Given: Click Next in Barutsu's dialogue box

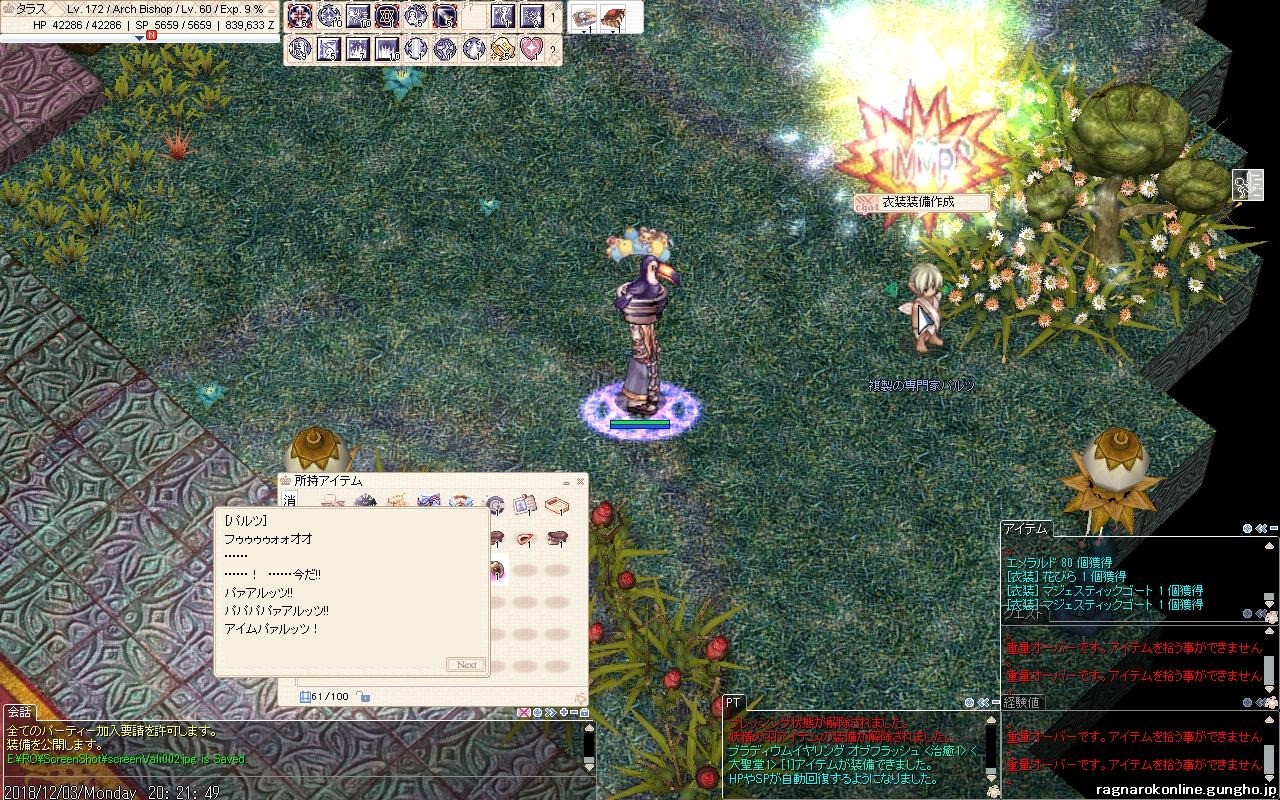Looking at the screenshot, I should tap(466, 664).
